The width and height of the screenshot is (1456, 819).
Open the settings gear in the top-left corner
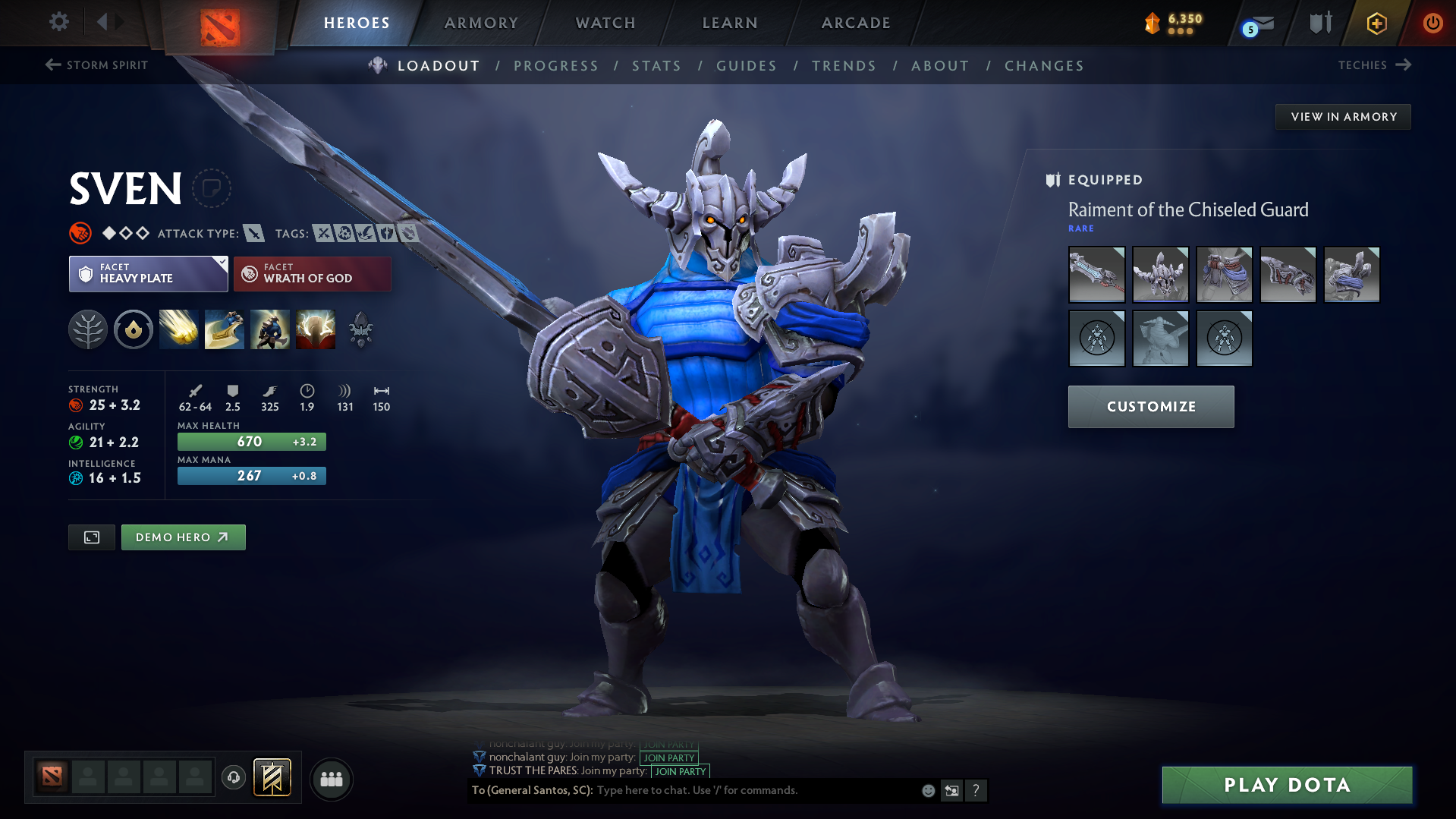click(58, 22)
